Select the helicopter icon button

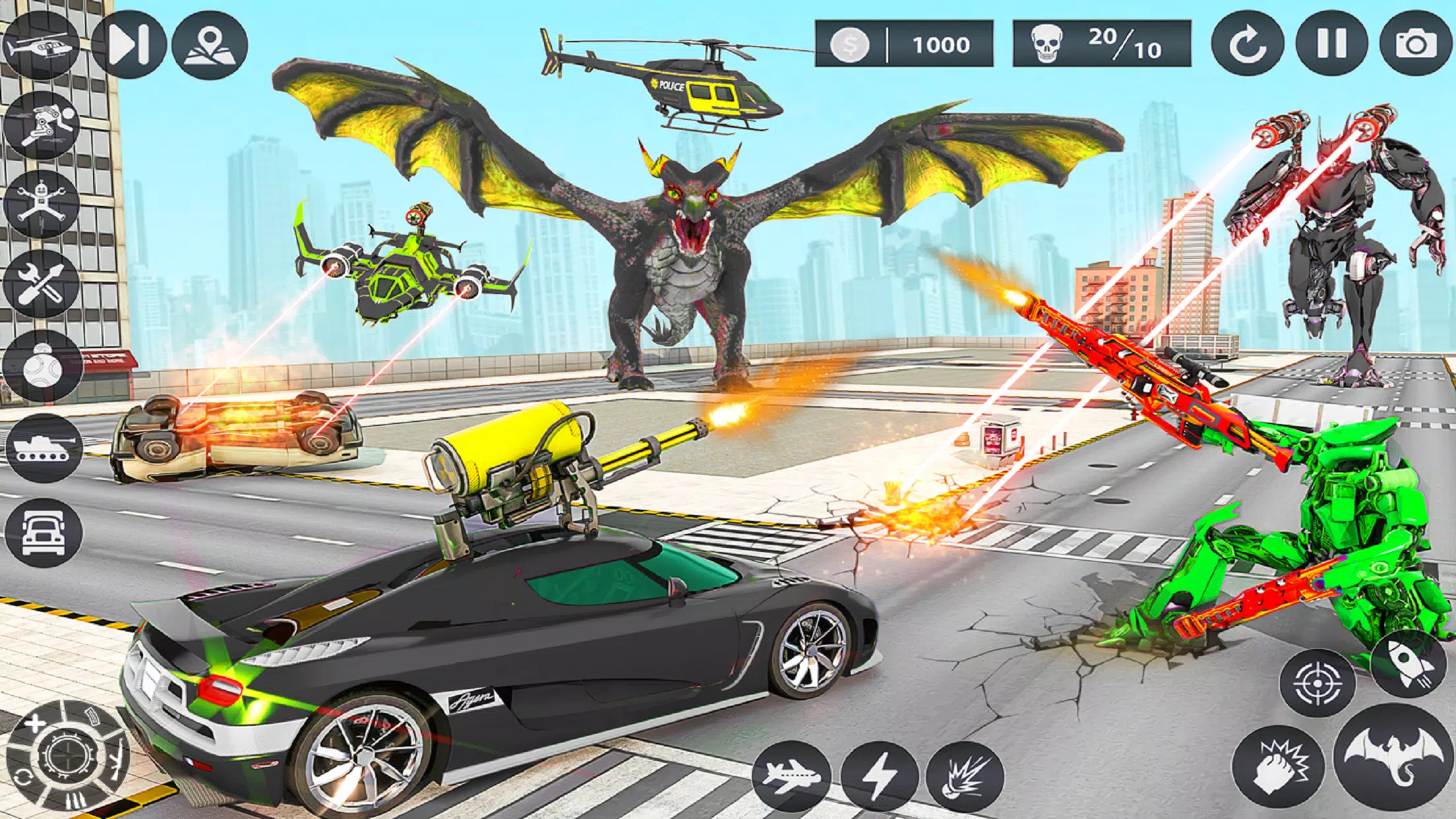[x=41, y=45]
